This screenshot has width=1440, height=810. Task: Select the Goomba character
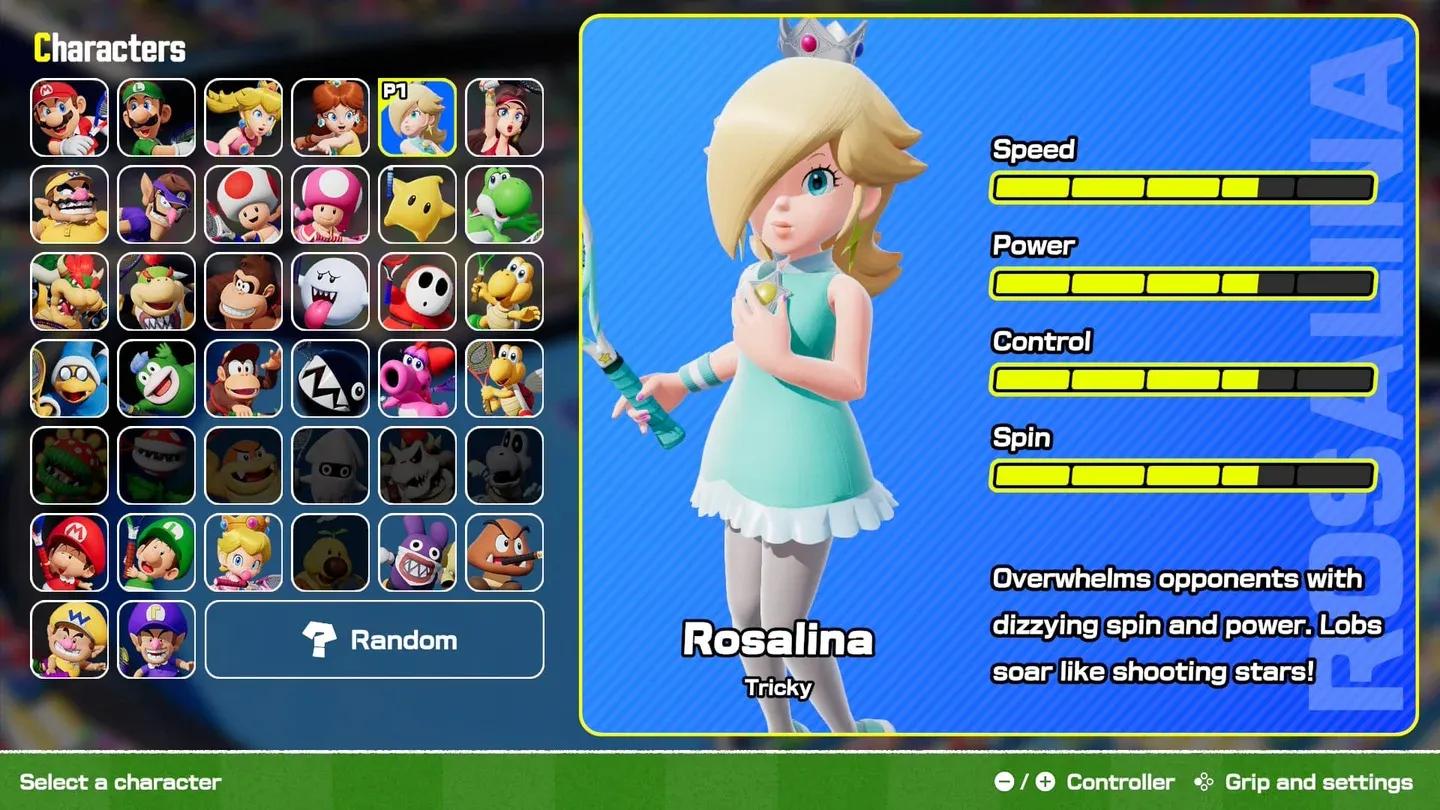click(505, 553)
